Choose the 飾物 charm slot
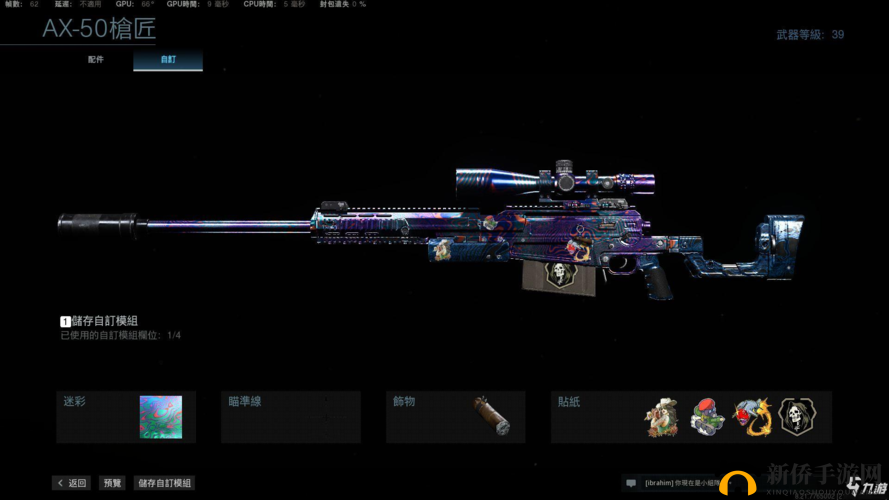This screenshot has width=889, height=500. [456, 416]
